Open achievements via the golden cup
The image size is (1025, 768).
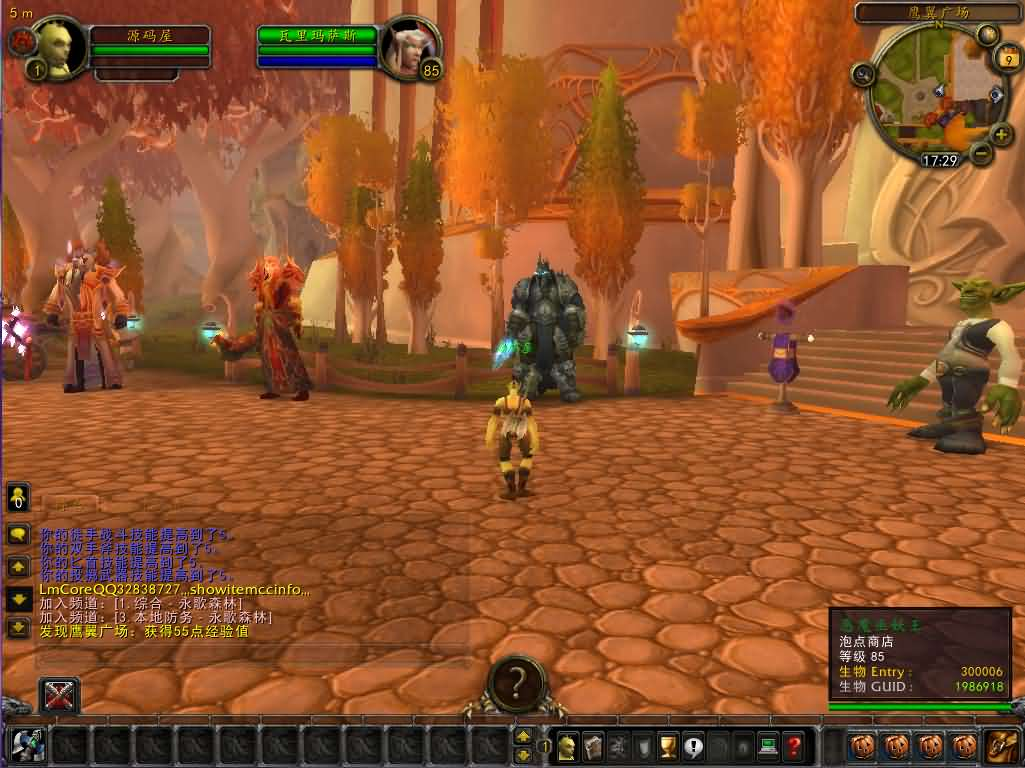(x=668, y=745)
